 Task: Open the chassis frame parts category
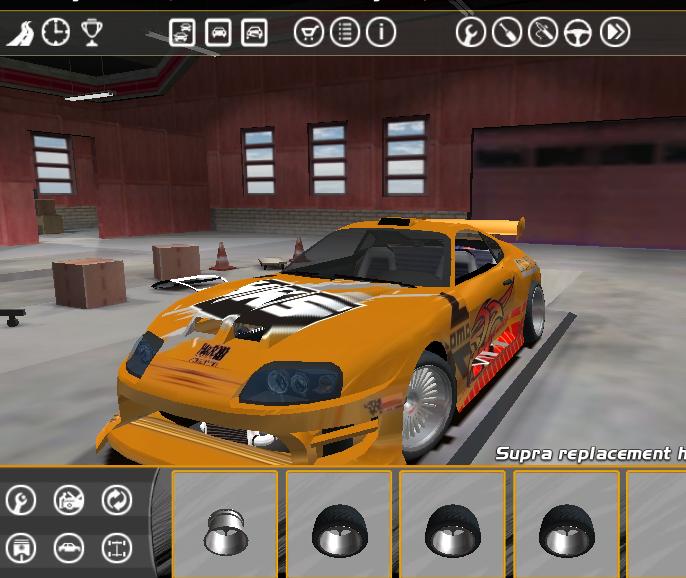pyautogui.click(x=117, y=548)
